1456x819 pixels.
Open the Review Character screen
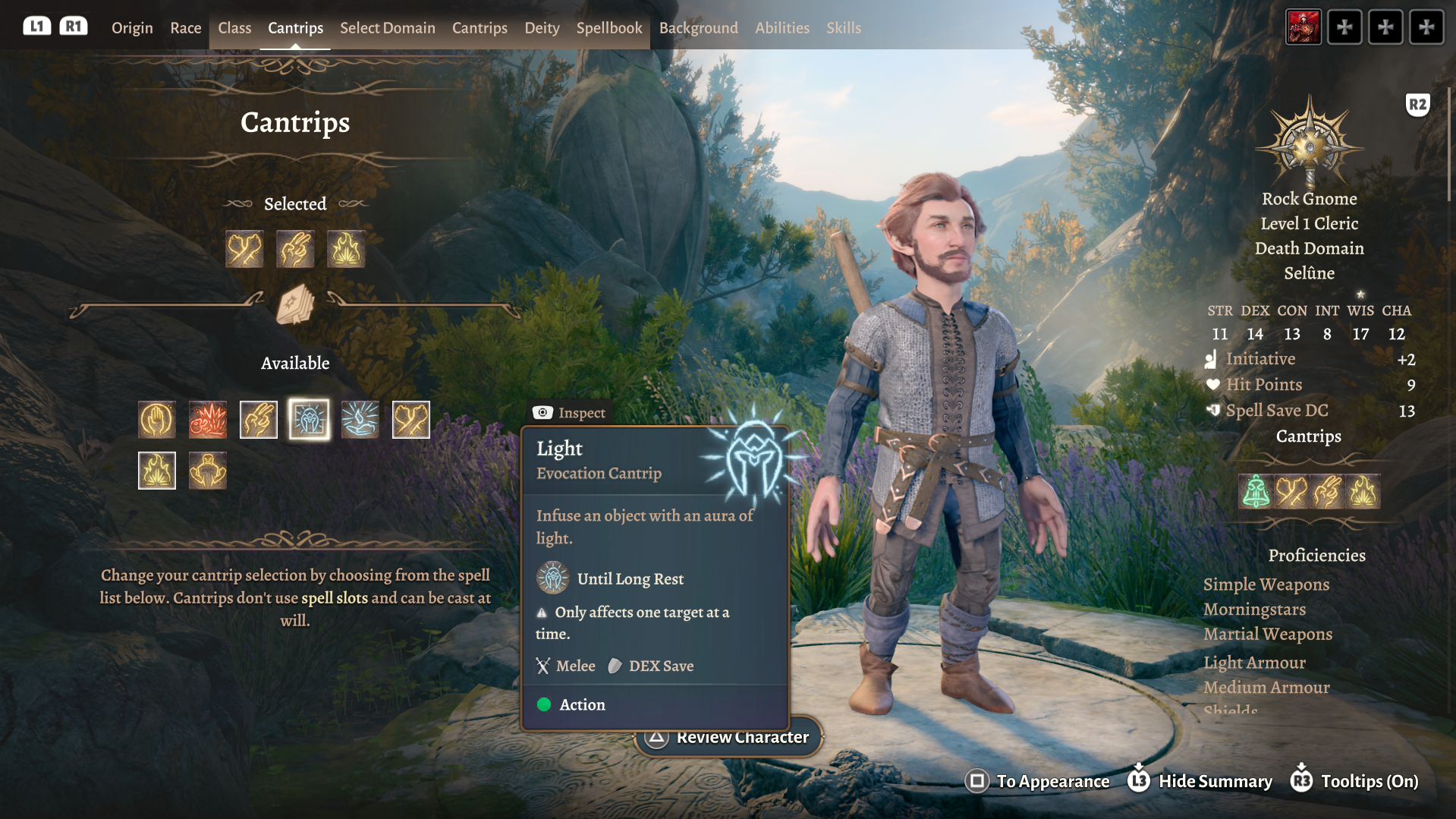(728, 737)
